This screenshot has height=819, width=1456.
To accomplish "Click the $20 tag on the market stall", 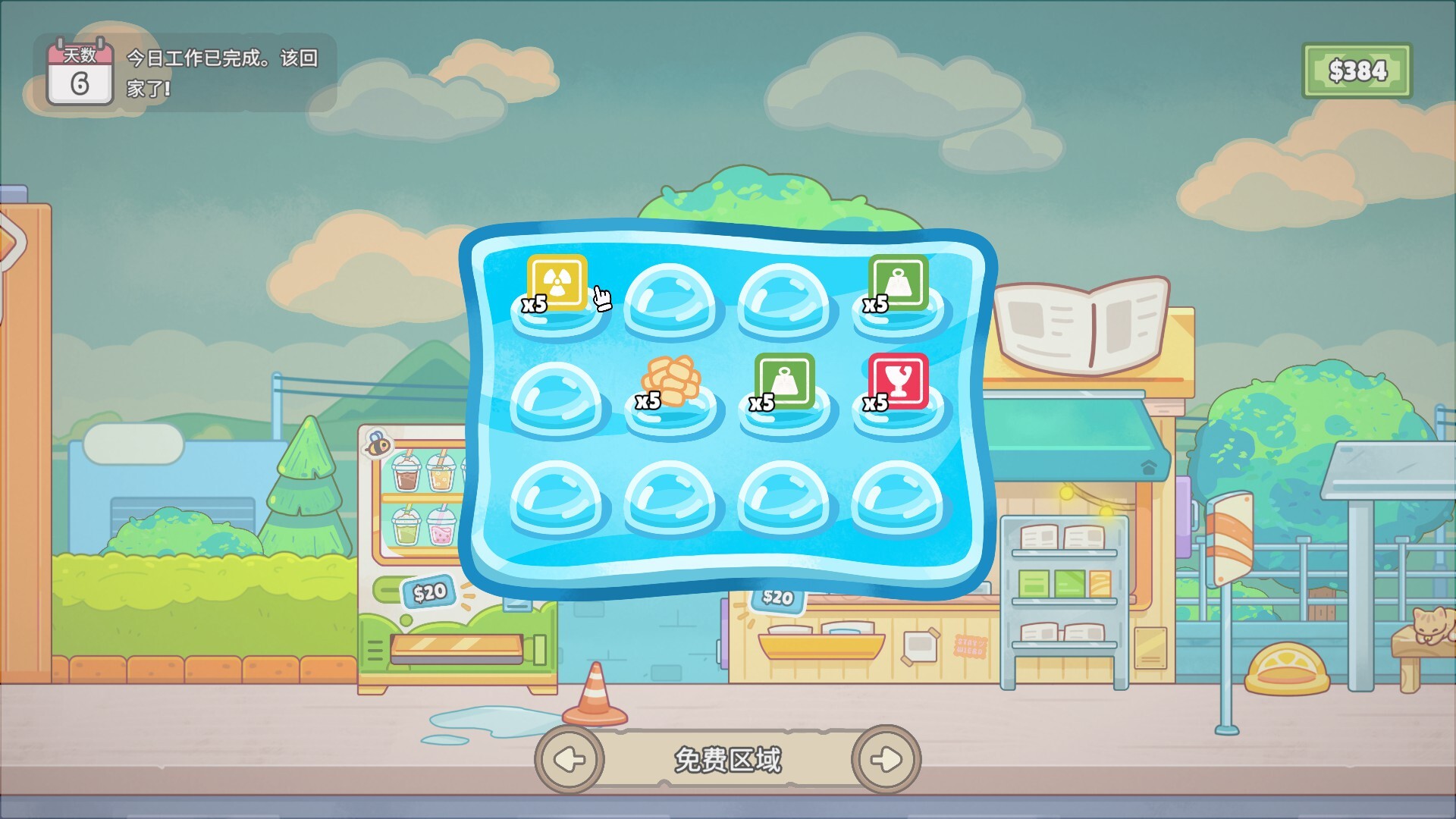I will (x=777, y=599).
